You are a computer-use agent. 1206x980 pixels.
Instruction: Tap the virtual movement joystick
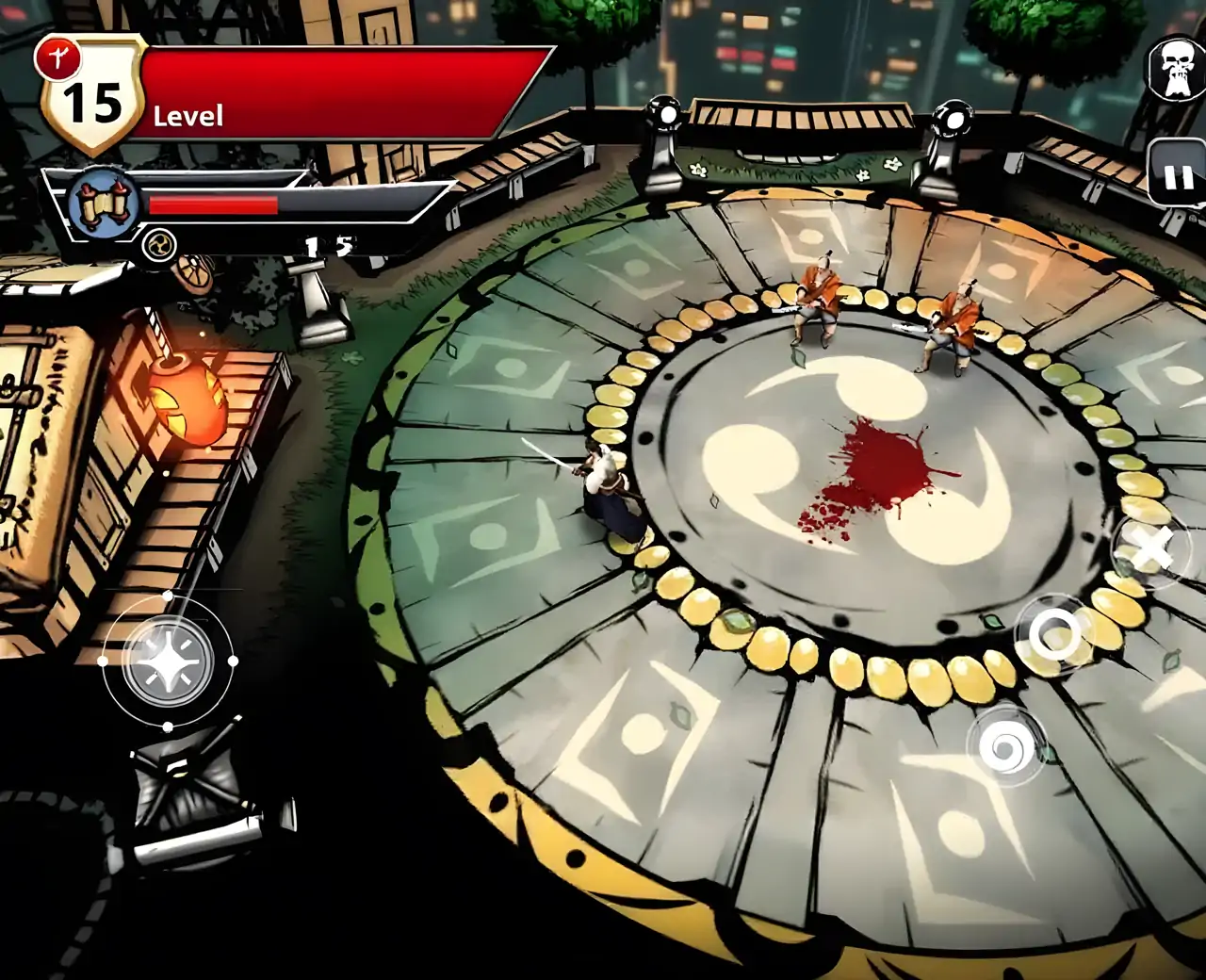[x=168, y=661]
